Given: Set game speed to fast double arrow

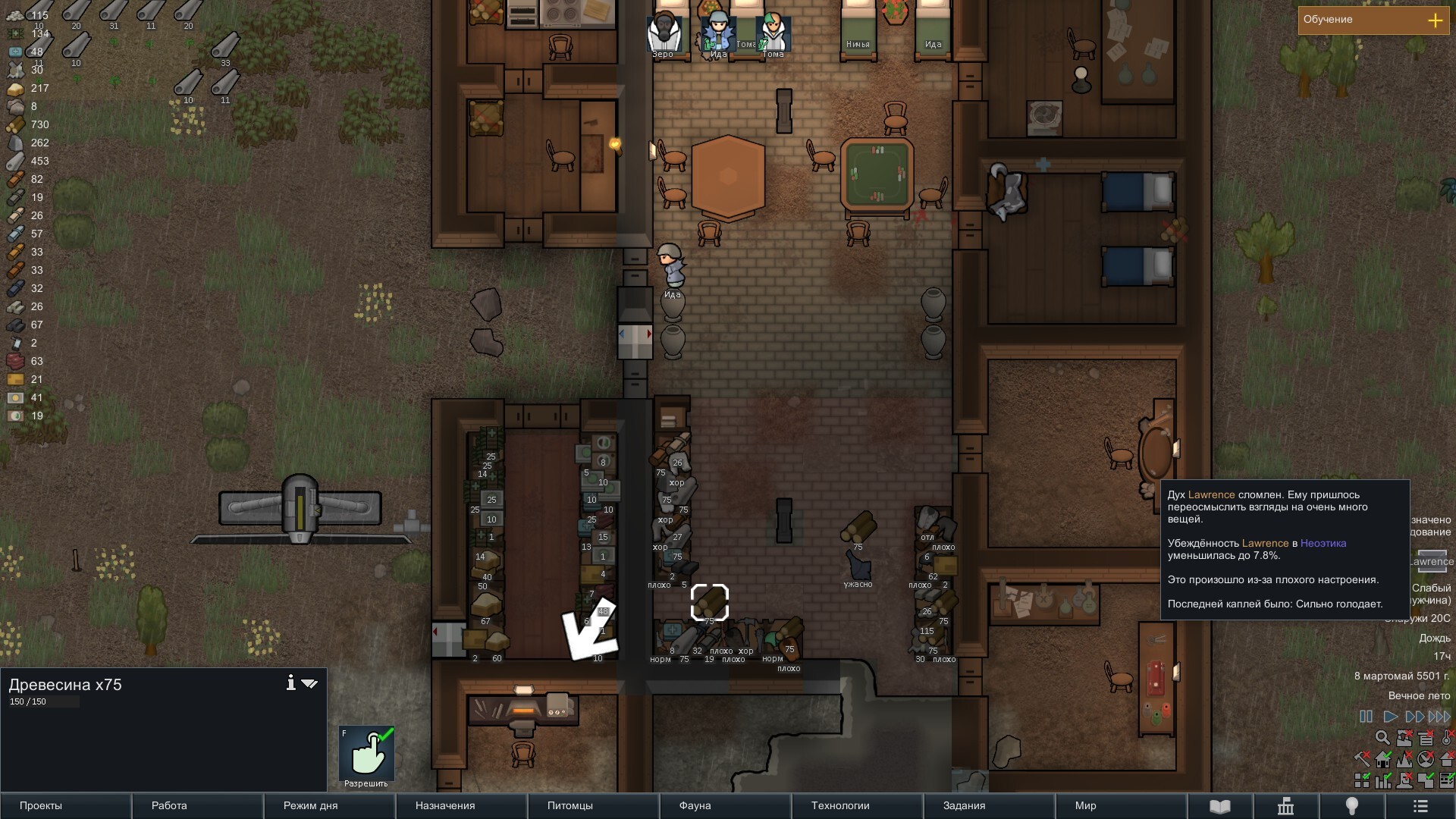Looking at the screenshot, I should click(1414, 716).
